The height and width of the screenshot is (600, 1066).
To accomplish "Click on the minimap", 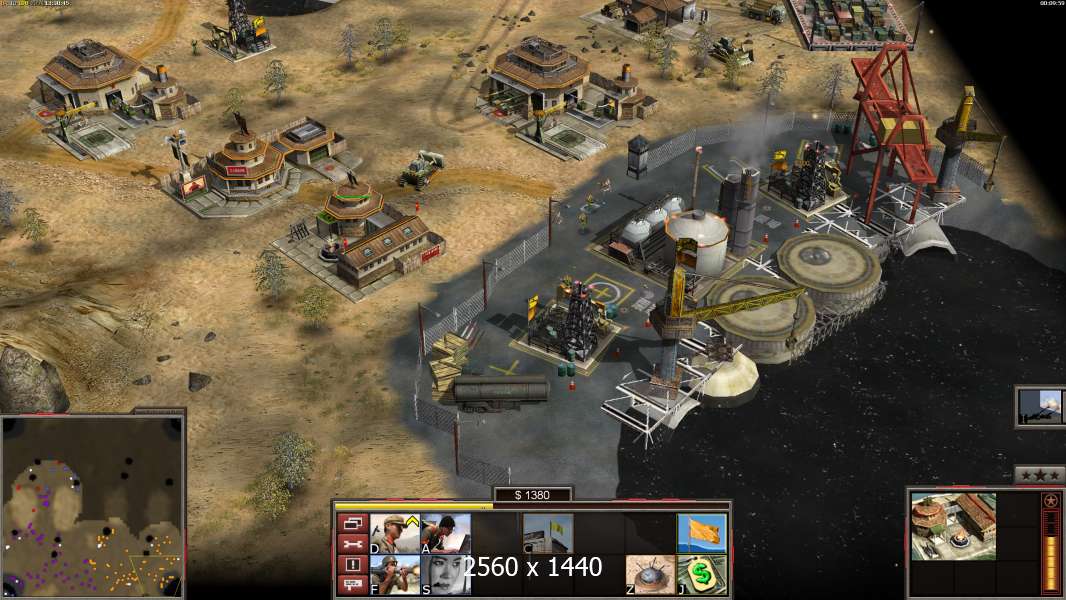I will (x=92, y=505).
